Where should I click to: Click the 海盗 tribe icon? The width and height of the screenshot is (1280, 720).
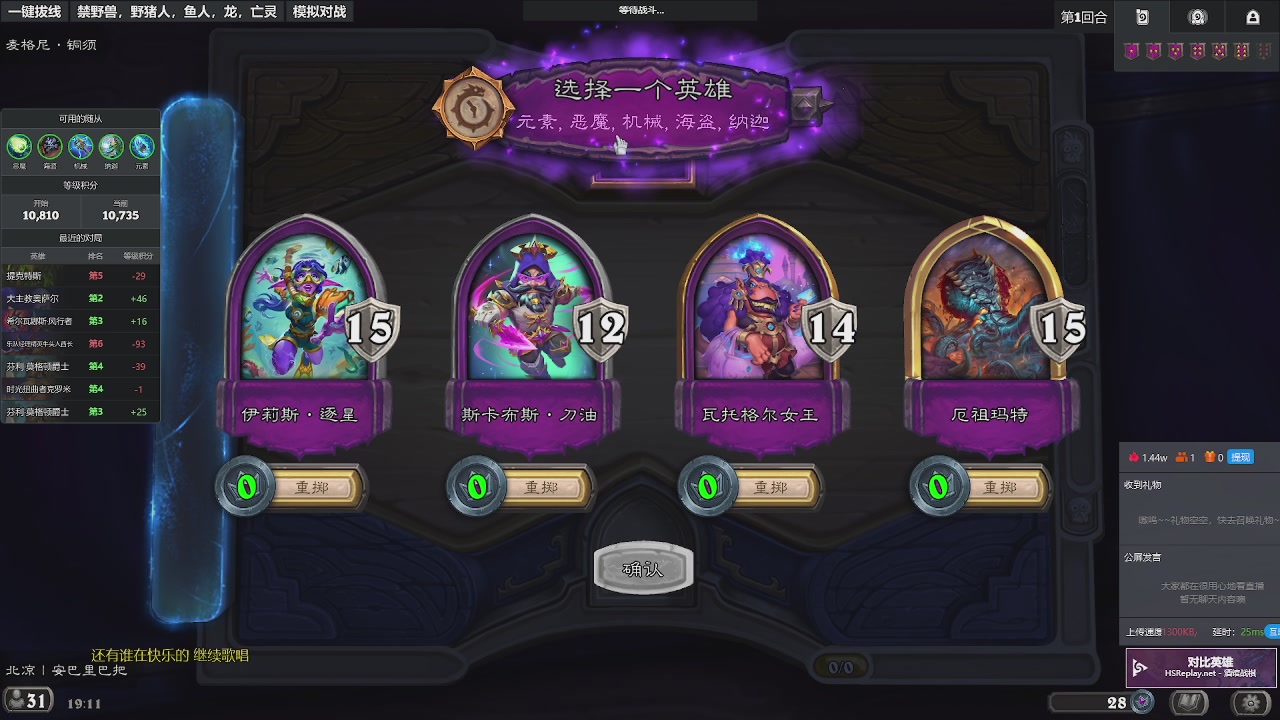pyautogui.click(x=49, y=147)
